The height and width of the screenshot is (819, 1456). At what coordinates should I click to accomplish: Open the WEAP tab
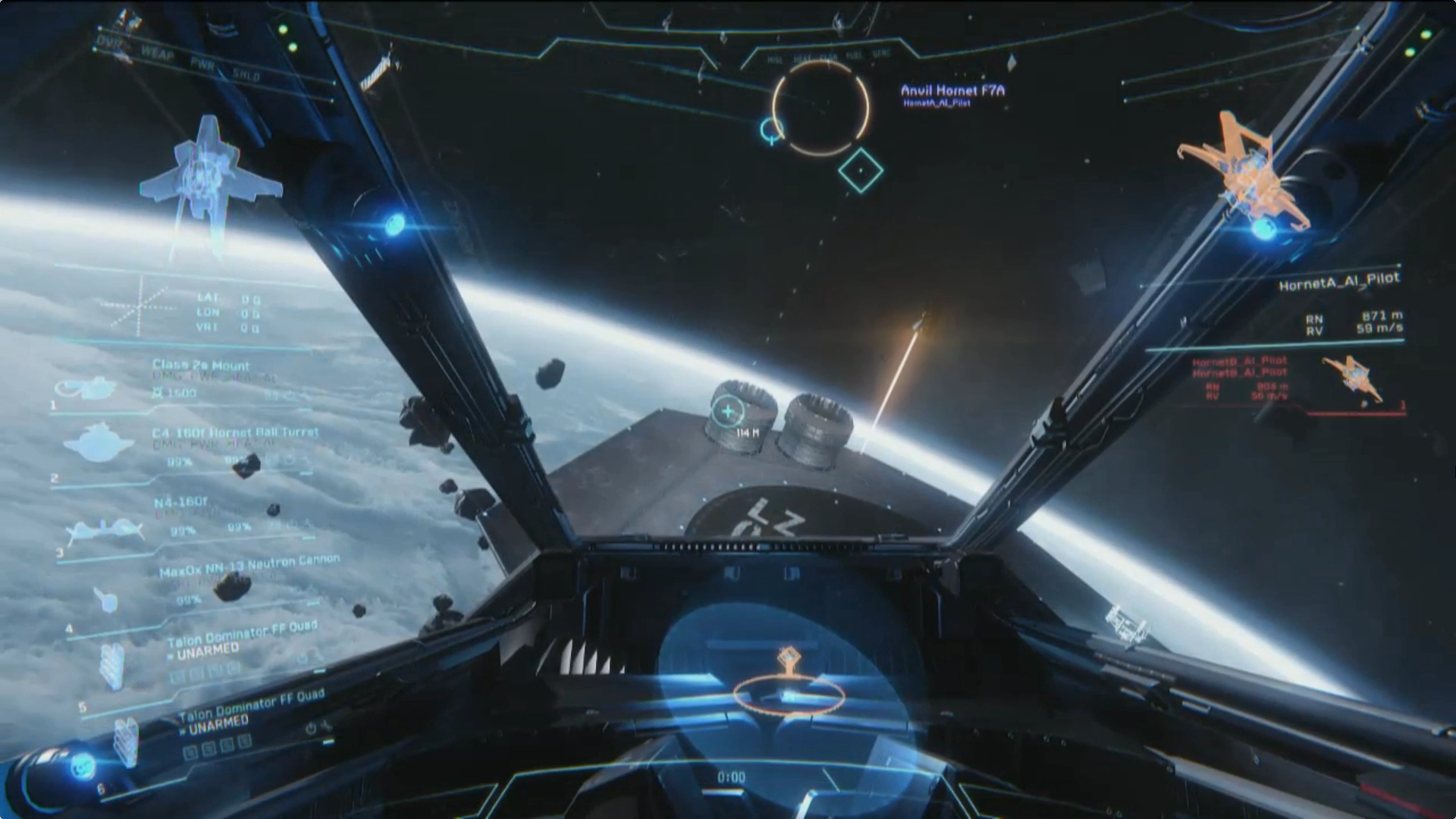point(157,52)
